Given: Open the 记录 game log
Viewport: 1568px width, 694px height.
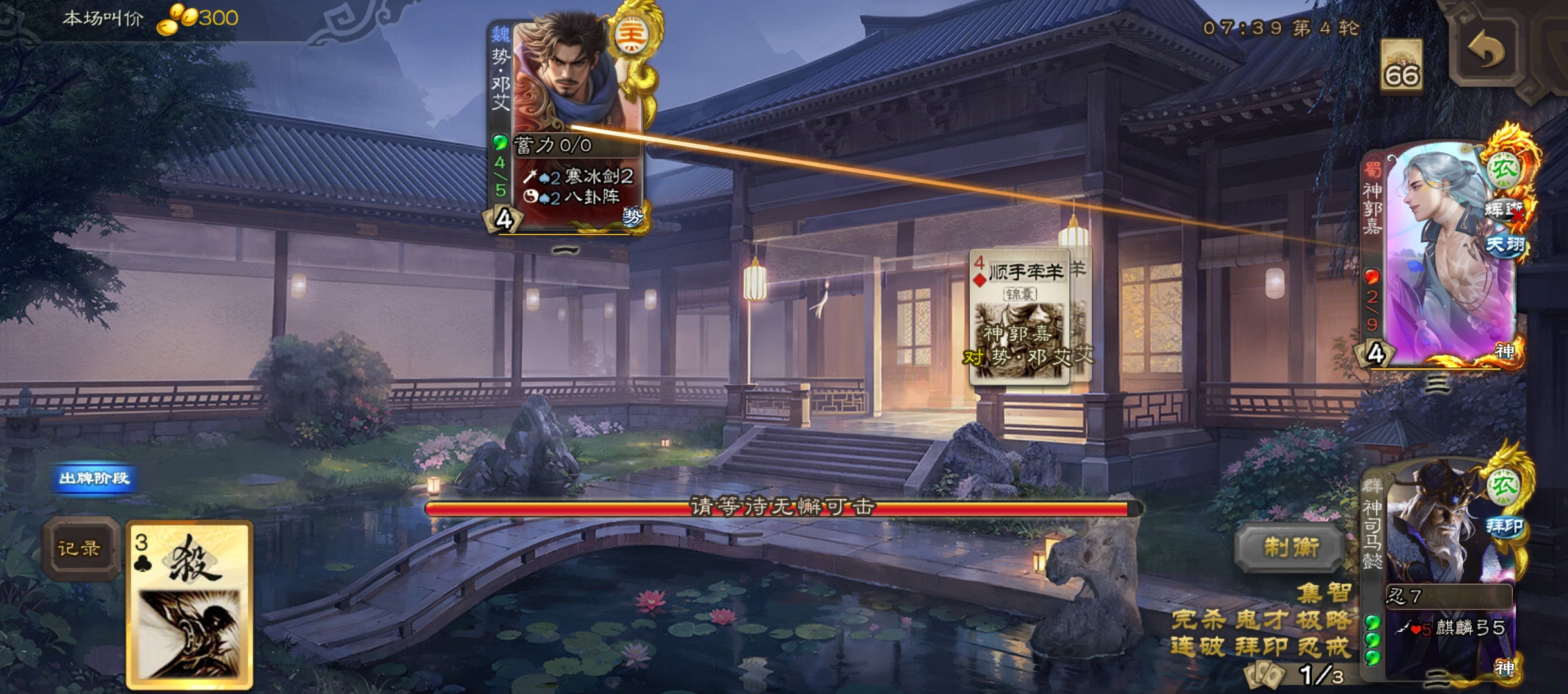Looking at the screenshot, I should (80, 548).
